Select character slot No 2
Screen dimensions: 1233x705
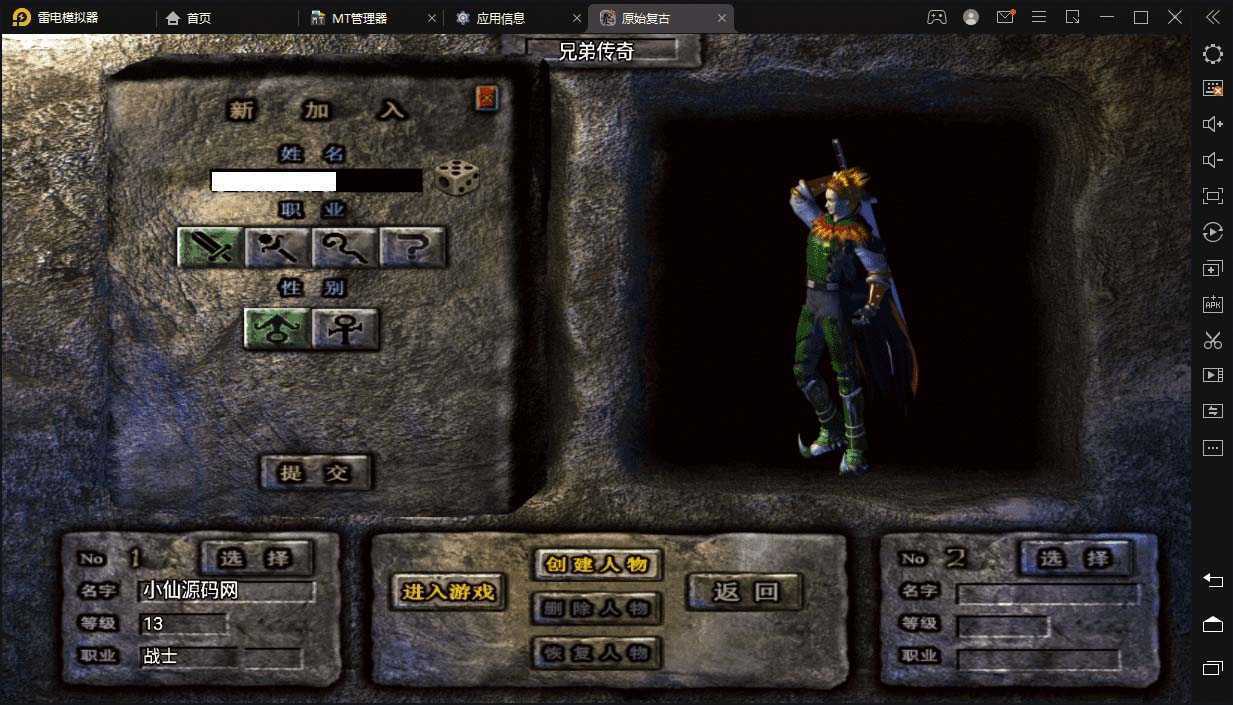[1073, 557]
